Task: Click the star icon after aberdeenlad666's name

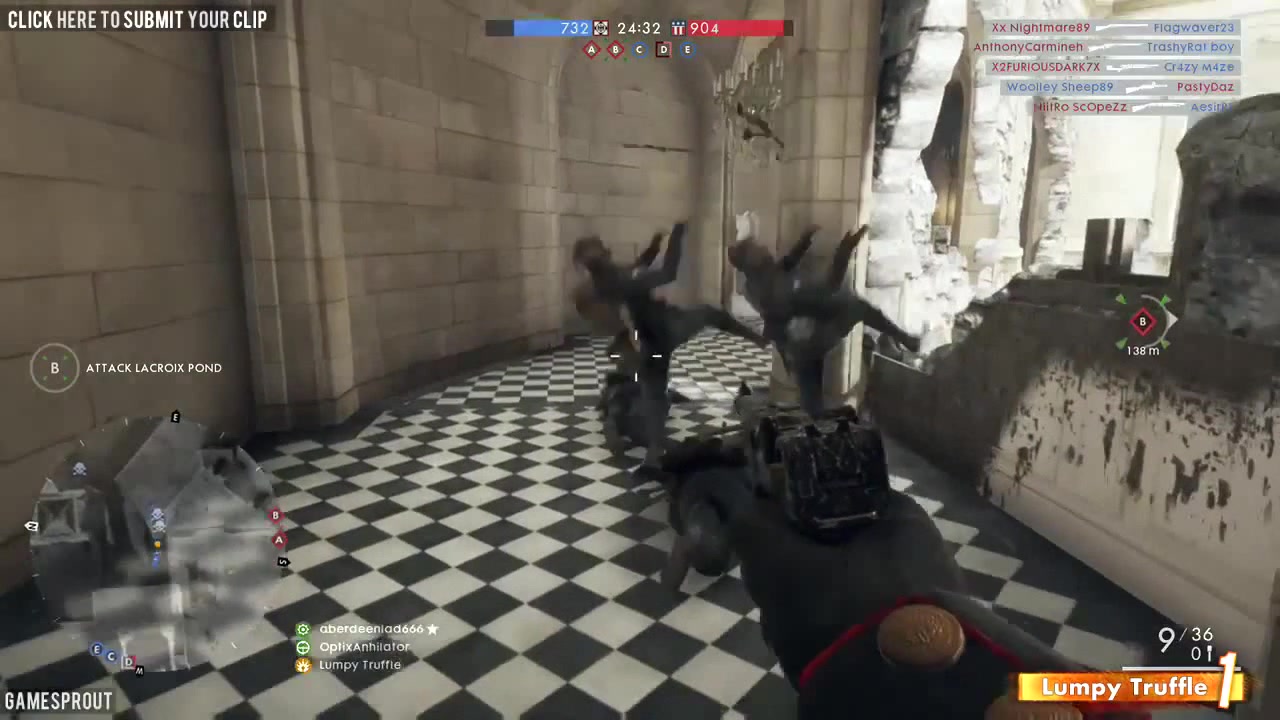Action: coord(432,629)
